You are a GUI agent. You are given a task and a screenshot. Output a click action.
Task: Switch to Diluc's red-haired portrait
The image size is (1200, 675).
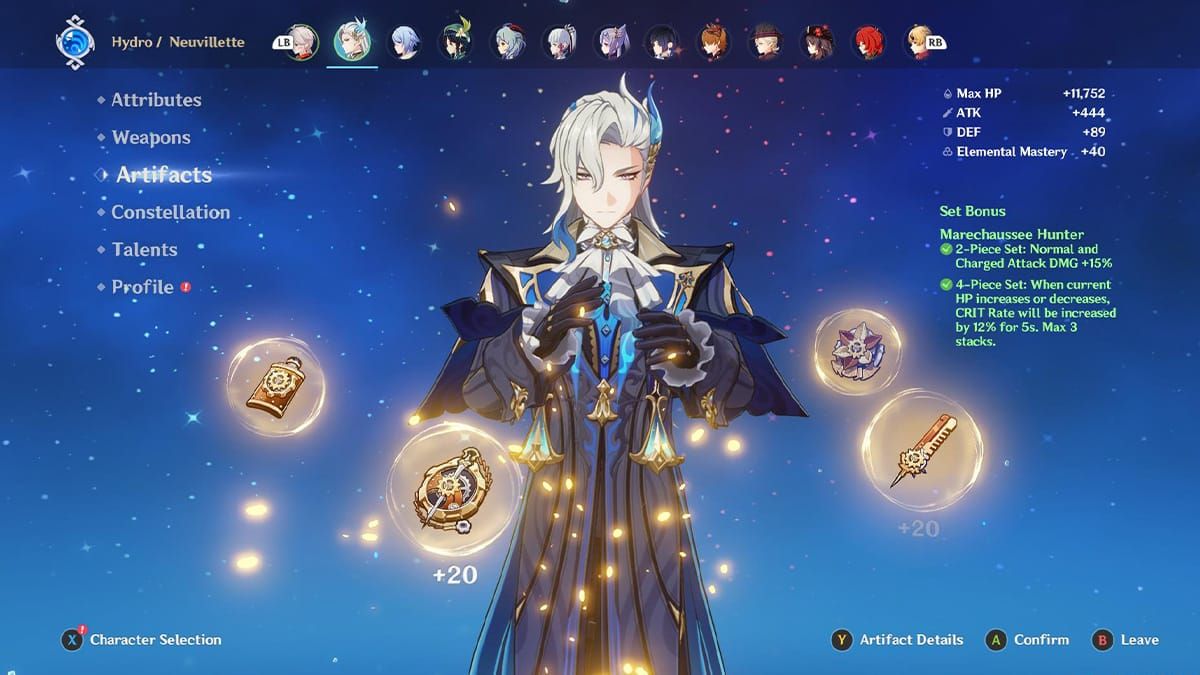868,42
